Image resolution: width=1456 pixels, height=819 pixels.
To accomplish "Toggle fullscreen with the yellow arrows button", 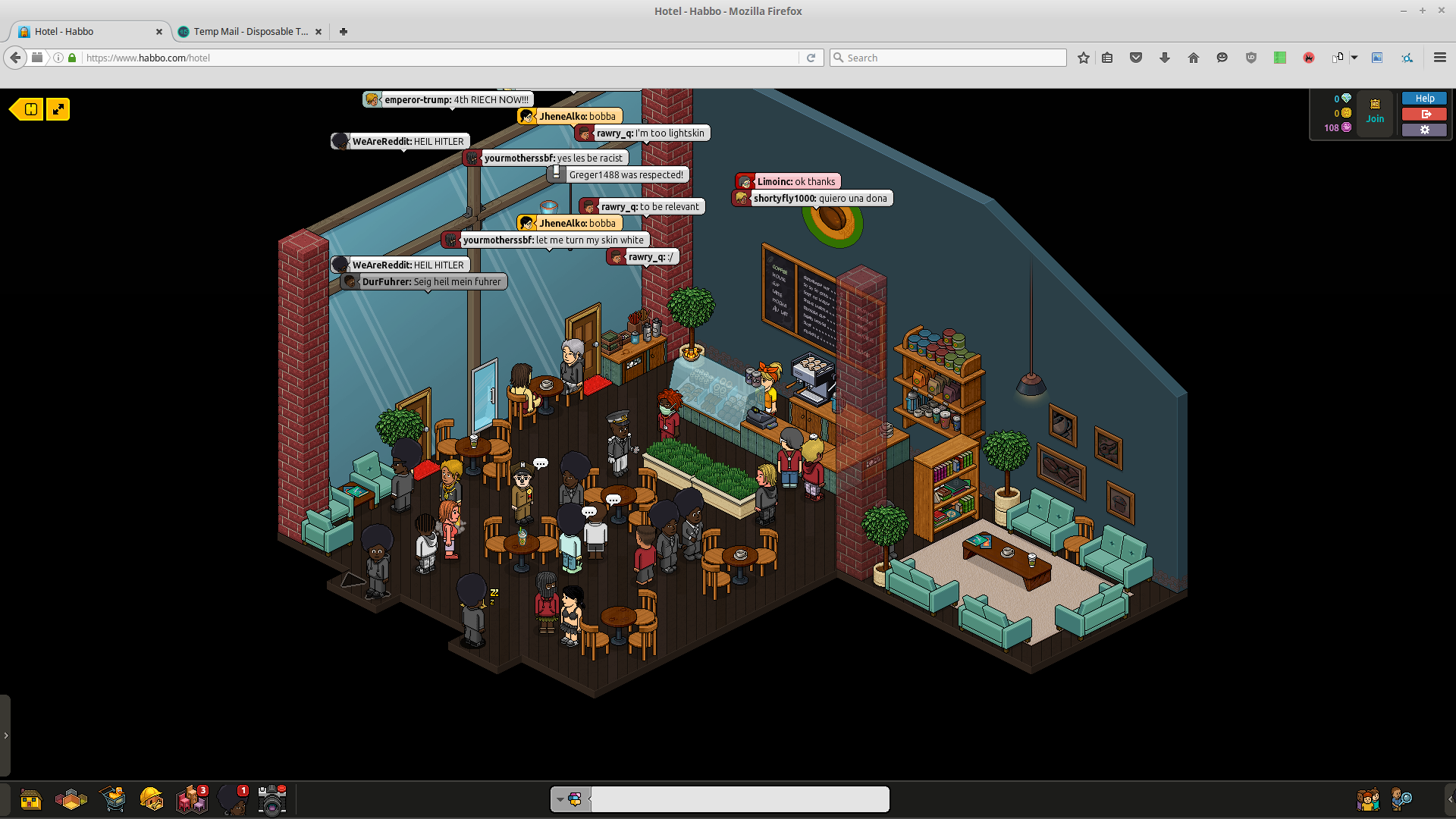I will (x=58, y=109).
